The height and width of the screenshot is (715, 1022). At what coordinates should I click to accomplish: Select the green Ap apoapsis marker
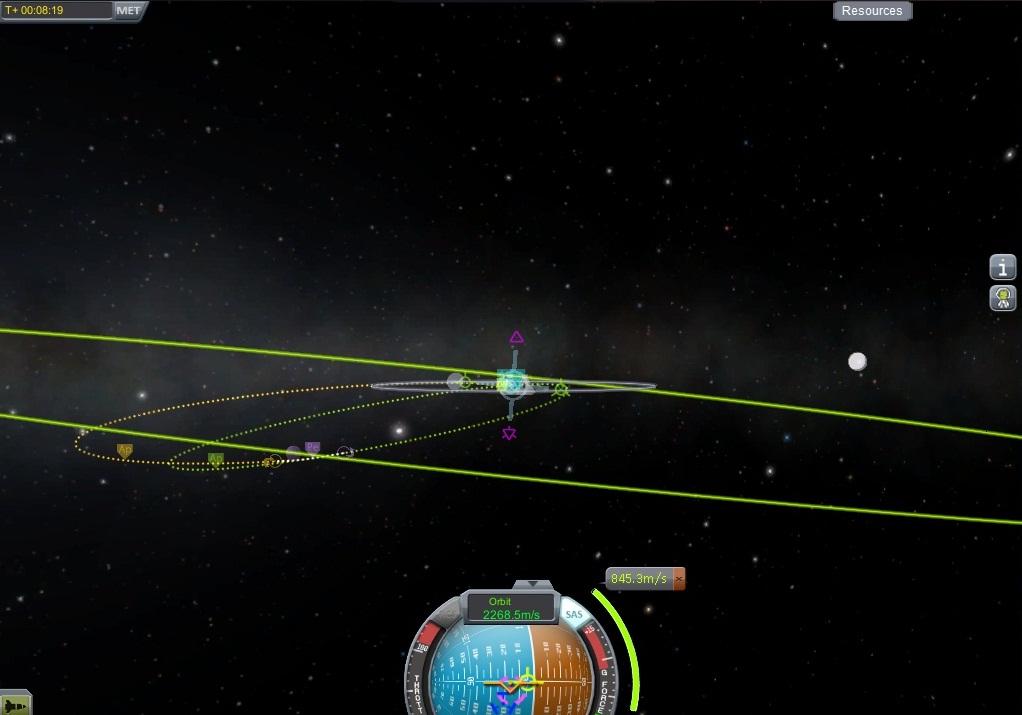coord(215,459)
